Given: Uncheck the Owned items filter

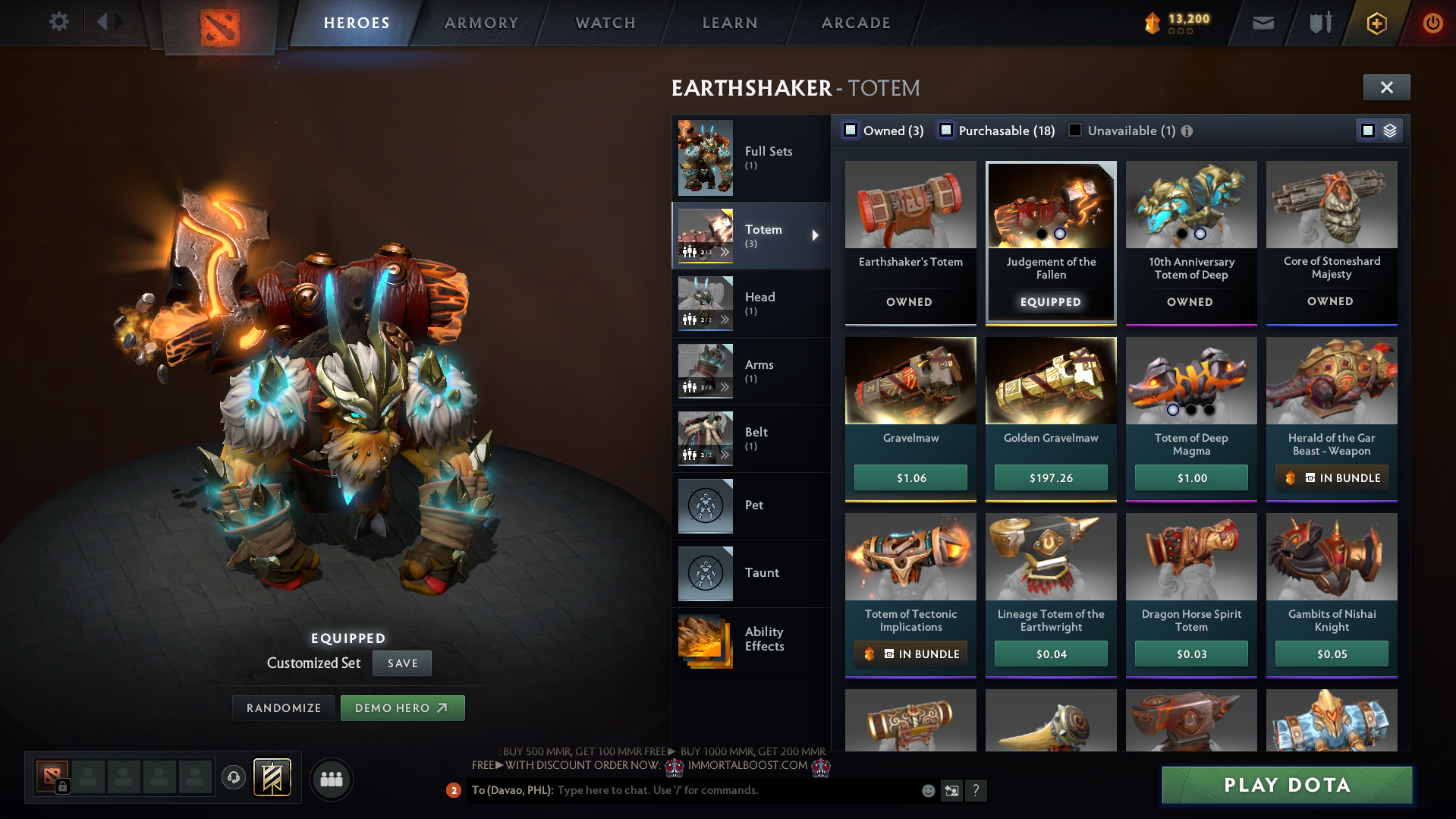Looking at the screenshot, I should click(x=851, y=131).
